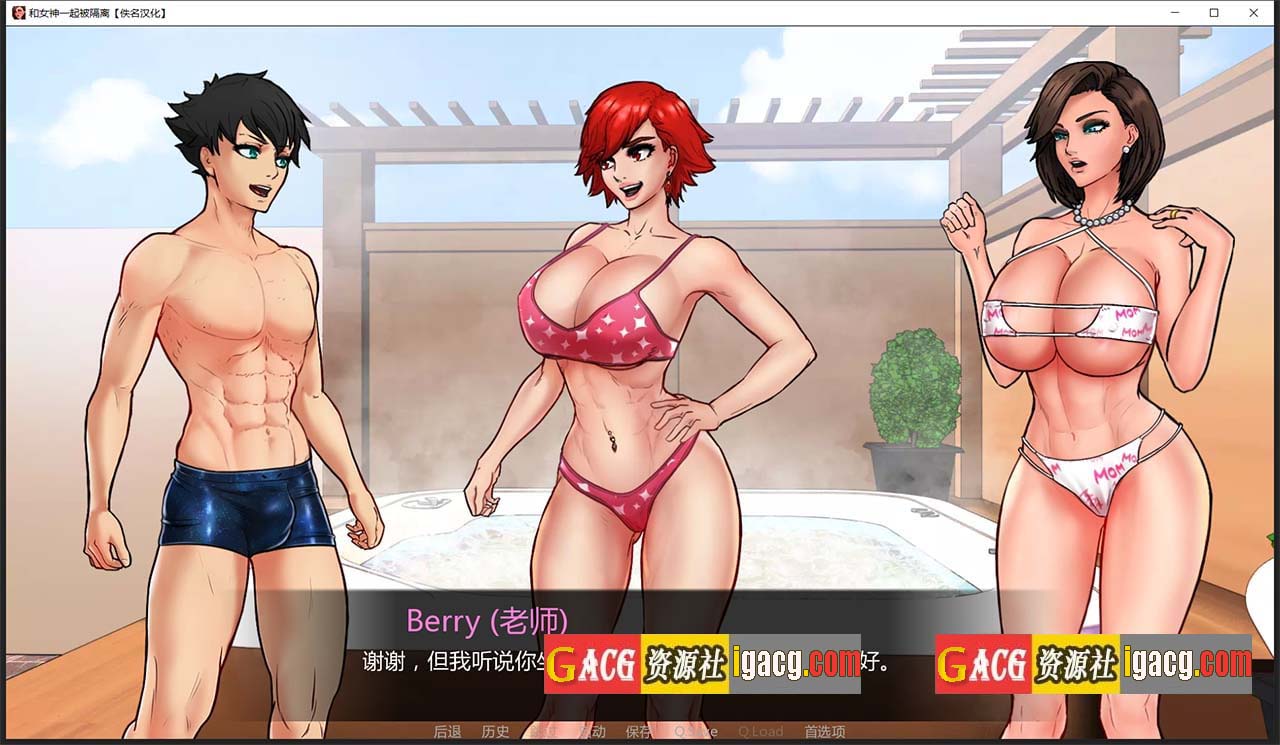This screenshot has width=1280, height=745.
Task: Toggle 自动 (Auto) text advance
Action: [x=592, y=732]
